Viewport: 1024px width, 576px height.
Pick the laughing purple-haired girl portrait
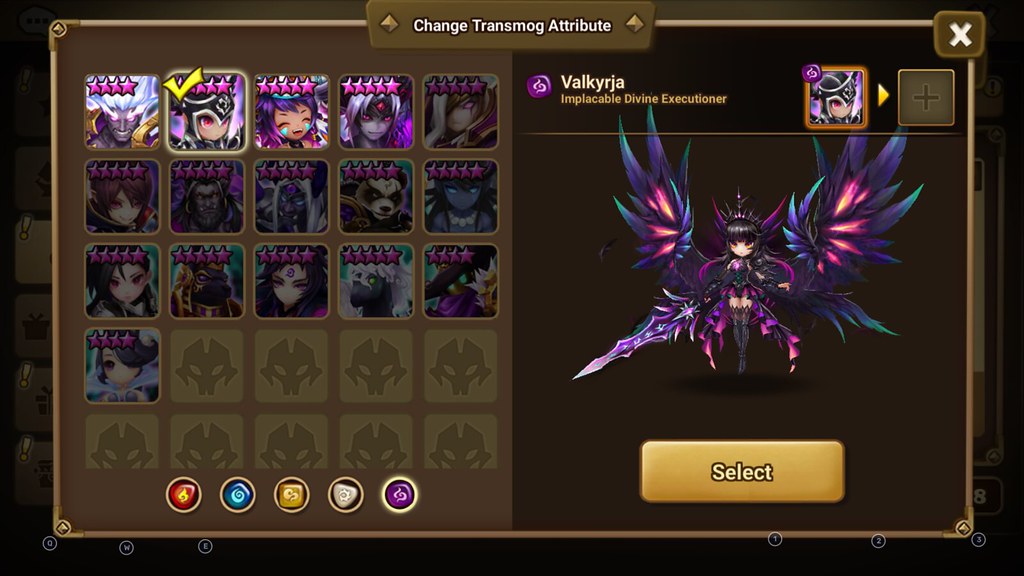tap(292, 112)
